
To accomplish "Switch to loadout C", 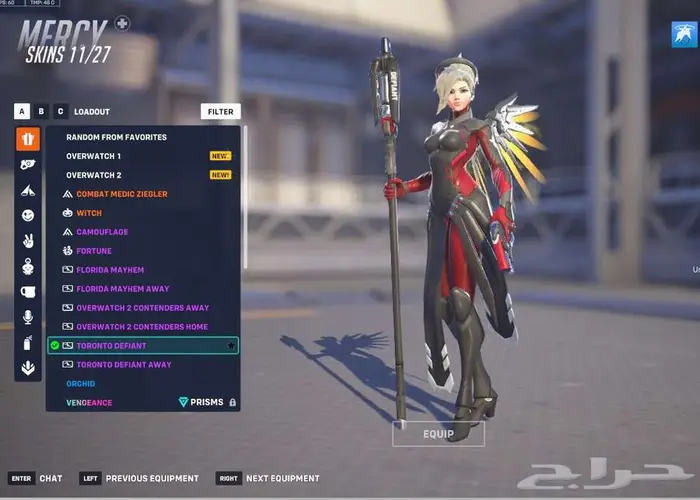I will 60,111.
